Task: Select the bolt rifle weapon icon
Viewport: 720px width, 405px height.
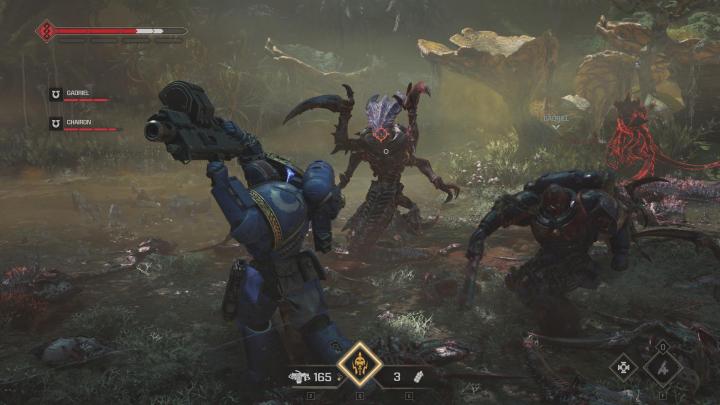Action: 300,377
